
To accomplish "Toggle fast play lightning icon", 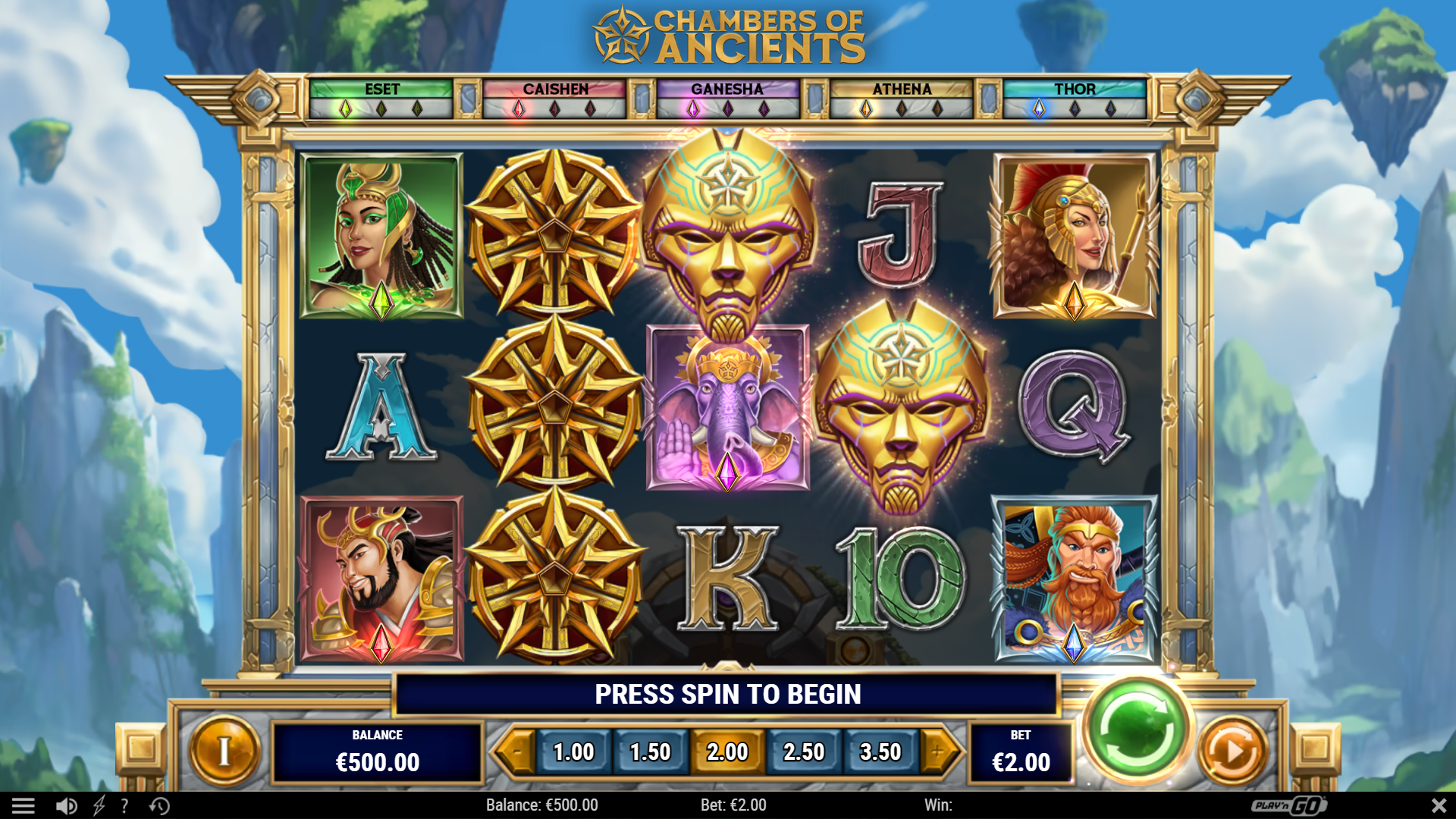I will [99, 805].
